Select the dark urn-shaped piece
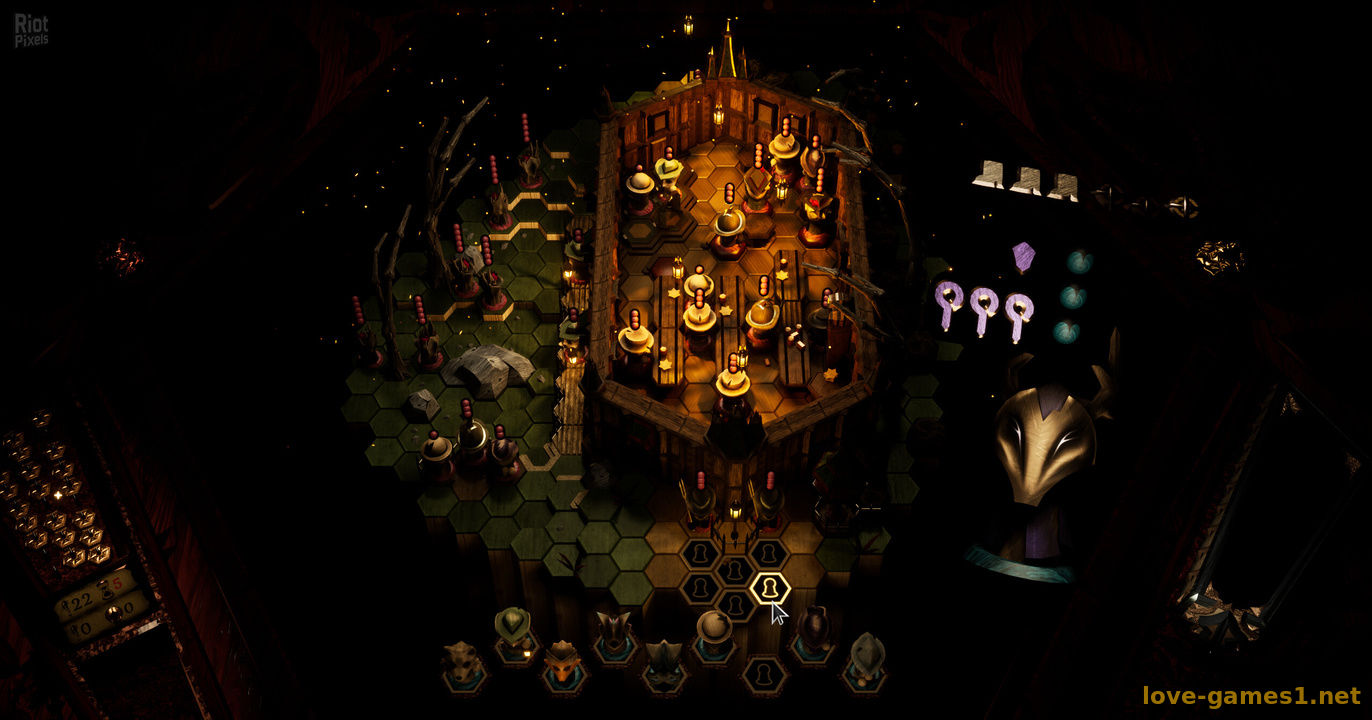This screenshot has width=1372, height=720. [x=814, y=632]
